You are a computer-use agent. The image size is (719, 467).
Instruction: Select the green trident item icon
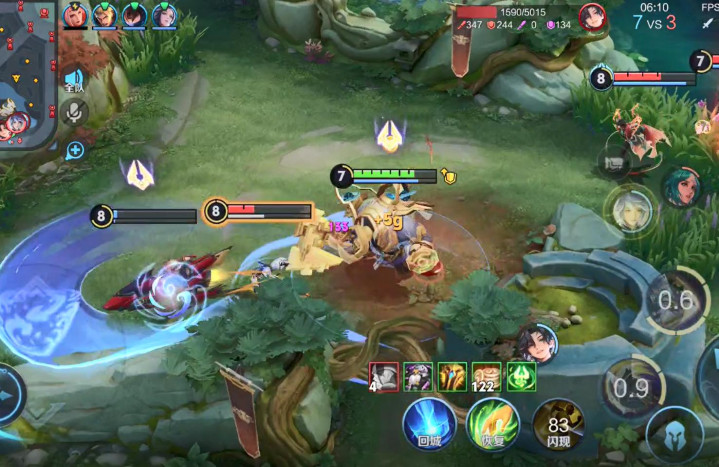click(521, 376)
